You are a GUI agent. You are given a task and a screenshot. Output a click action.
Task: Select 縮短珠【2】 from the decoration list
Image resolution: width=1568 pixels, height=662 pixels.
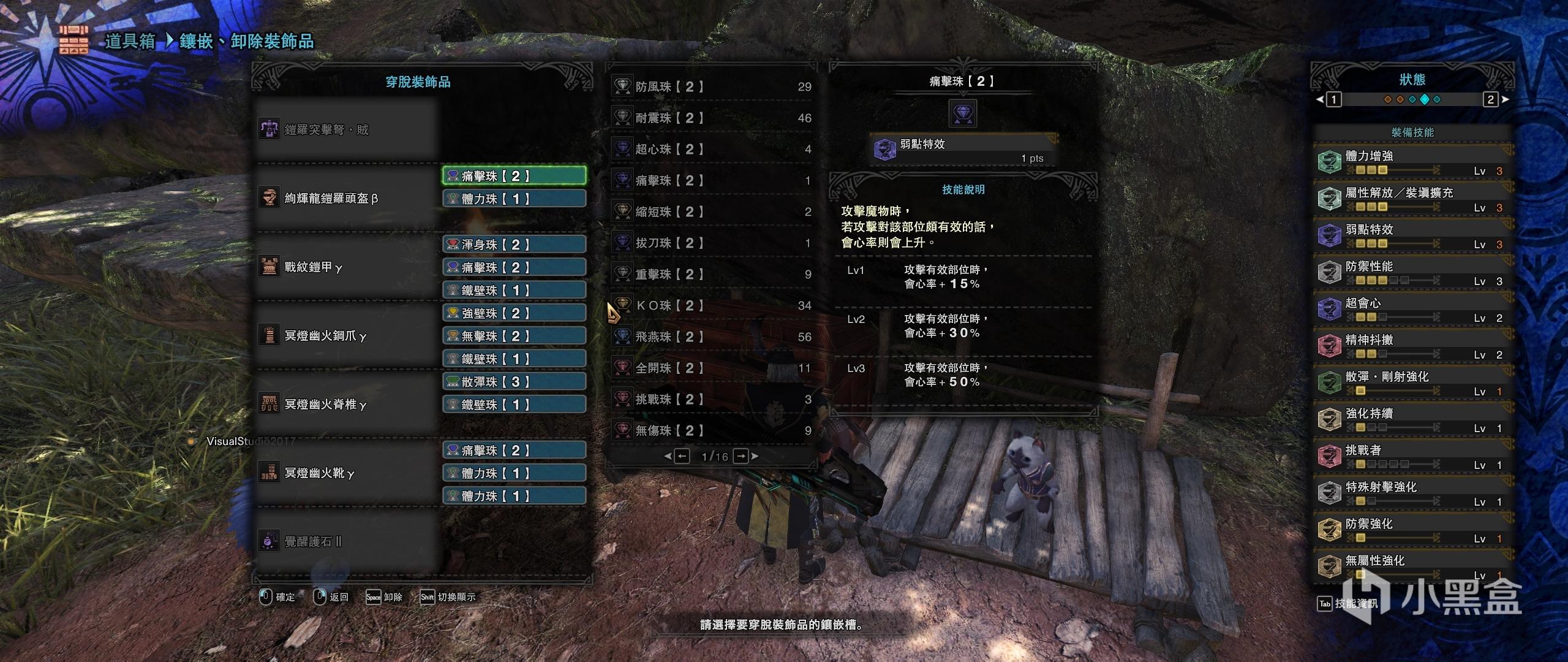pos(710,212)
